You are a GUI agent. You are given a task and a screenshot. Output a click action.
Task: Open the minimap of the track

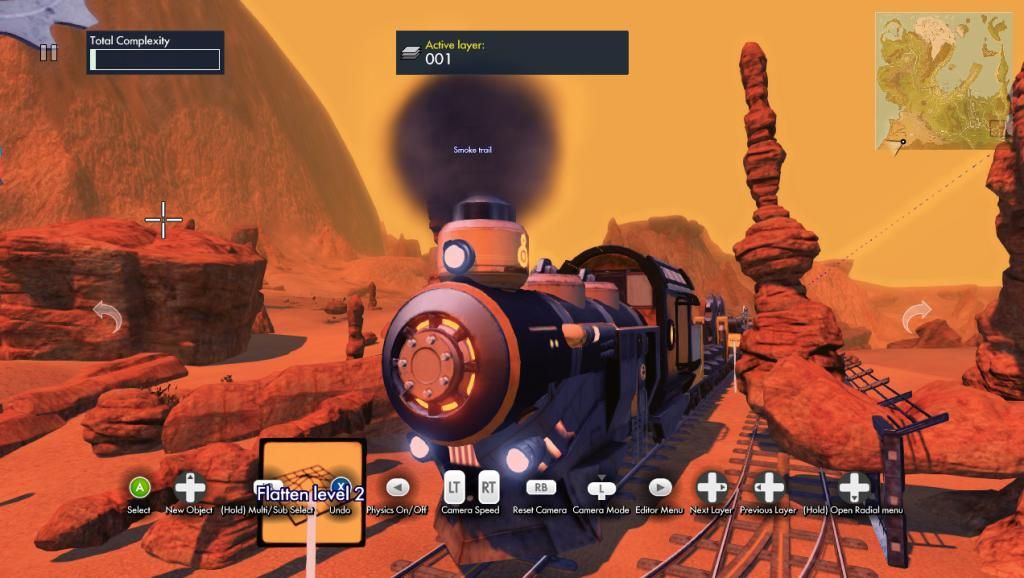click(x=943, y=81)
